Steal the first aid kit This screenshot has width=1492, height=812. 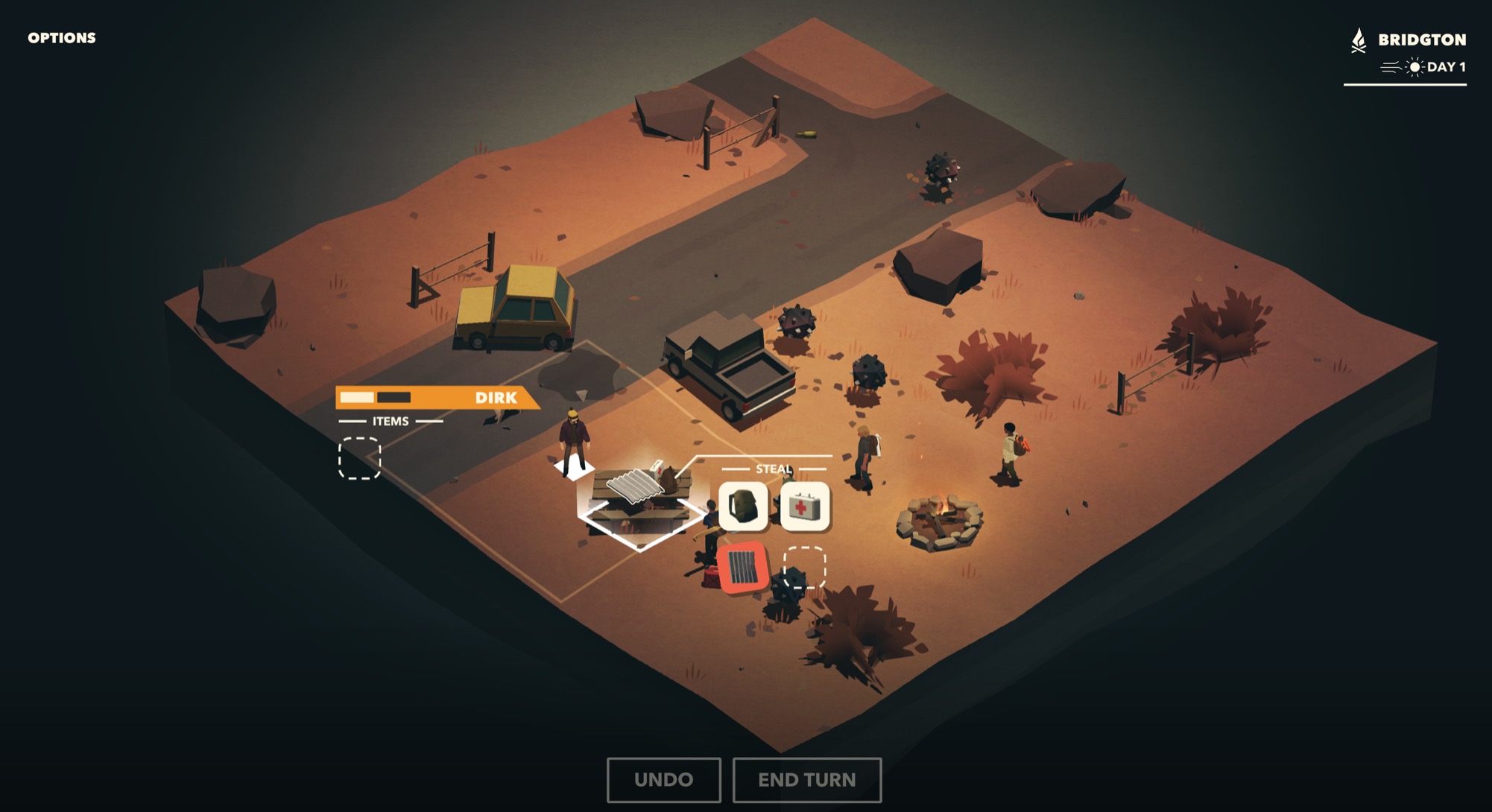click(x=804, y=507)
